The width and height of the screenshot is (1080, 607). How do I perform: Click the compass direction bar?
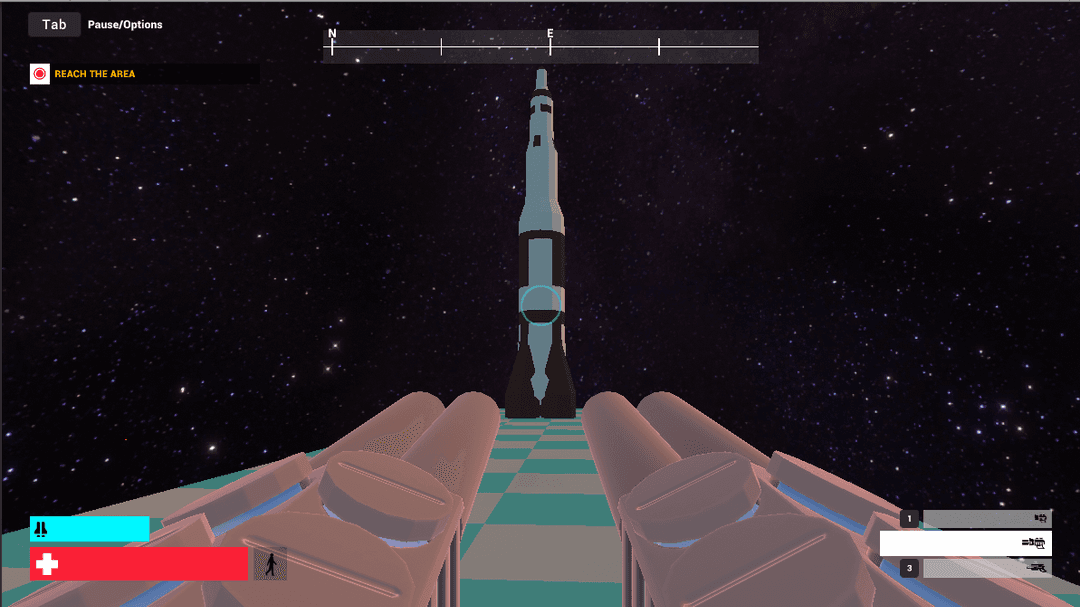(540, 46)
